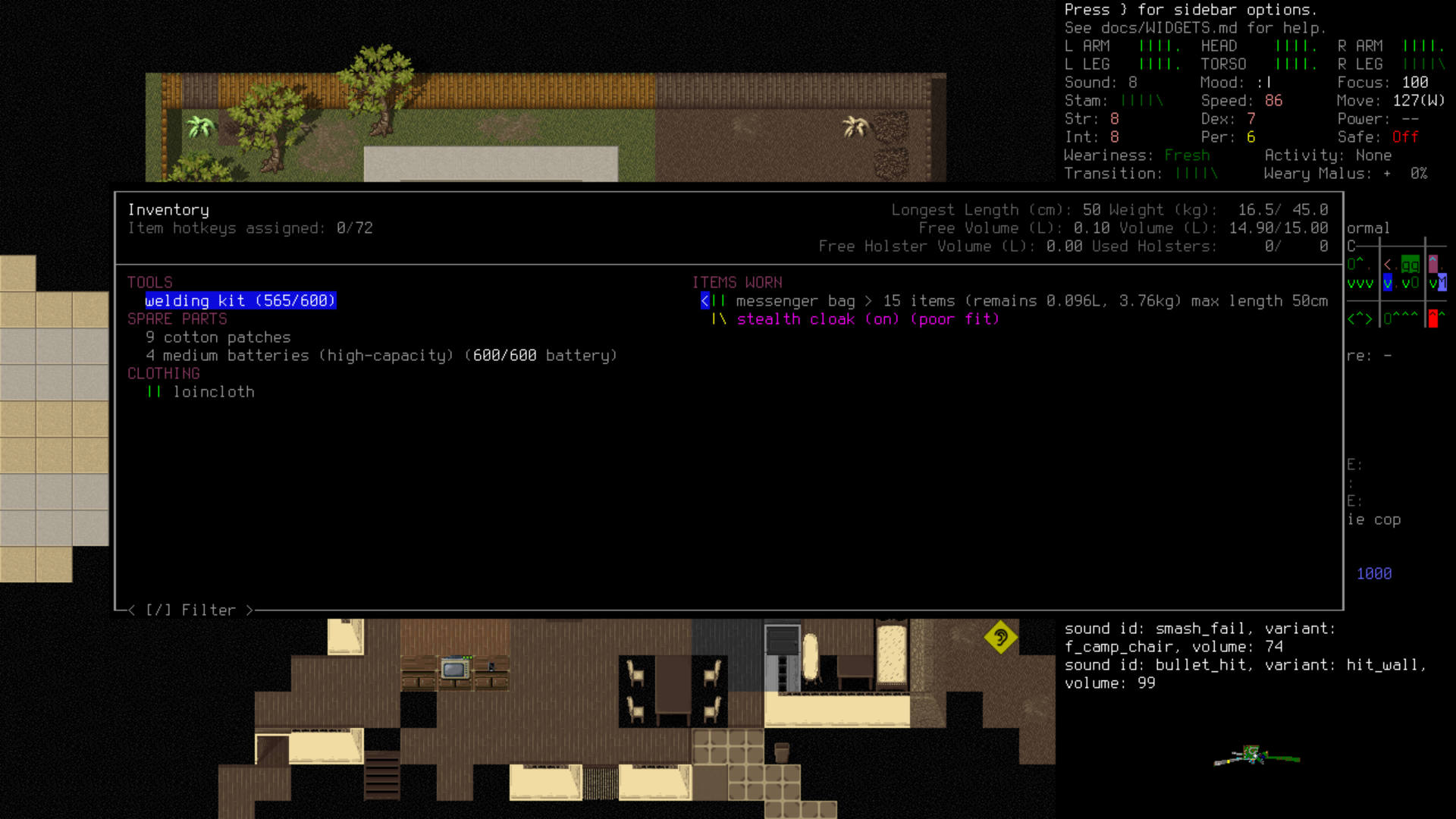Collapse the messenger bag with left arrow
The width and height of the screenshot is (1456, 819).
point(704,300)
